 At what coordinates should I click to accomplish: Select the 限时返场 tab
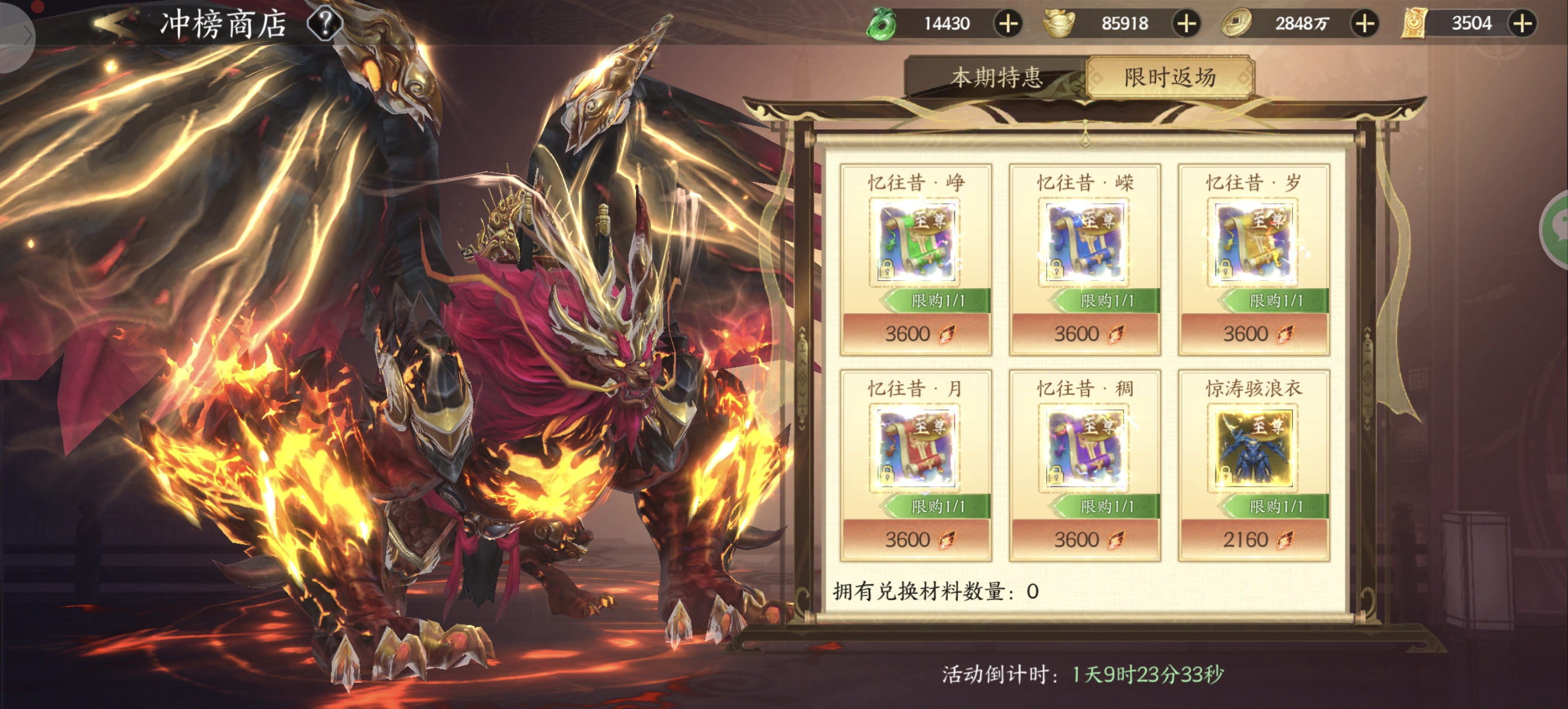(x=1170, y=78)
